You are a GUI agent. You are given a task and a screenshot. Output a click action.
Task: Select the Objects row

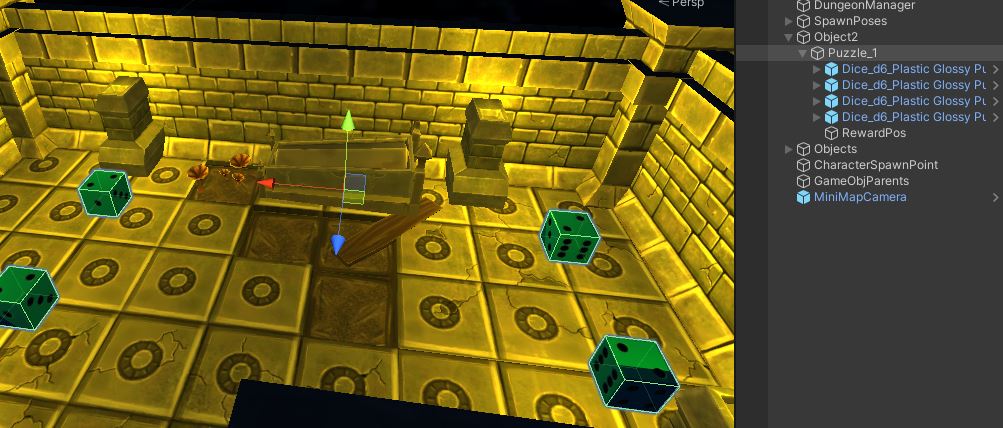[x=835, y=149]
